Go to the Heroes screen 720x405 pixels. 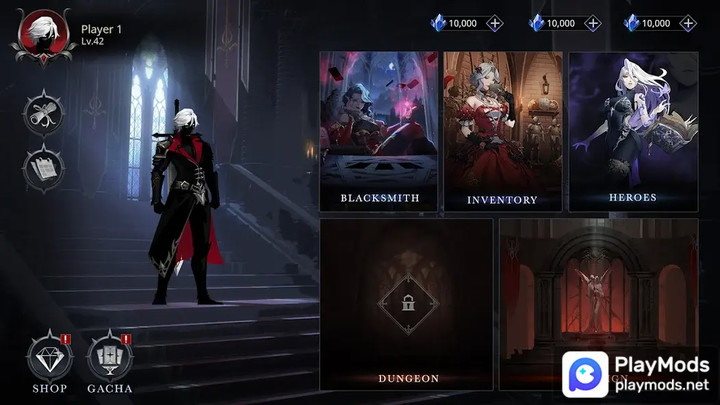(632, 131)
